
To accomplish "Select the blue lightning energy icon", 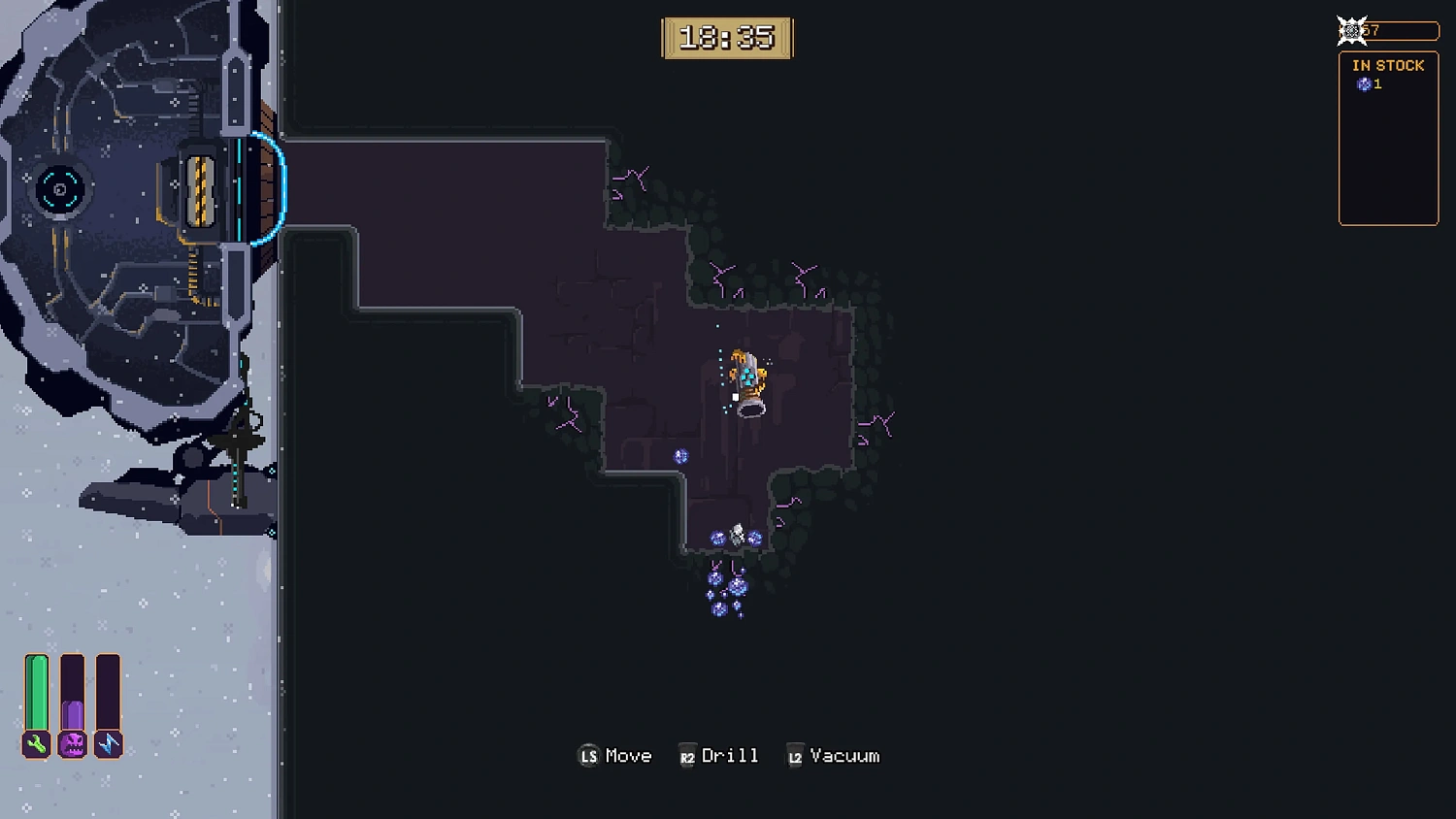I will [108, 745].
